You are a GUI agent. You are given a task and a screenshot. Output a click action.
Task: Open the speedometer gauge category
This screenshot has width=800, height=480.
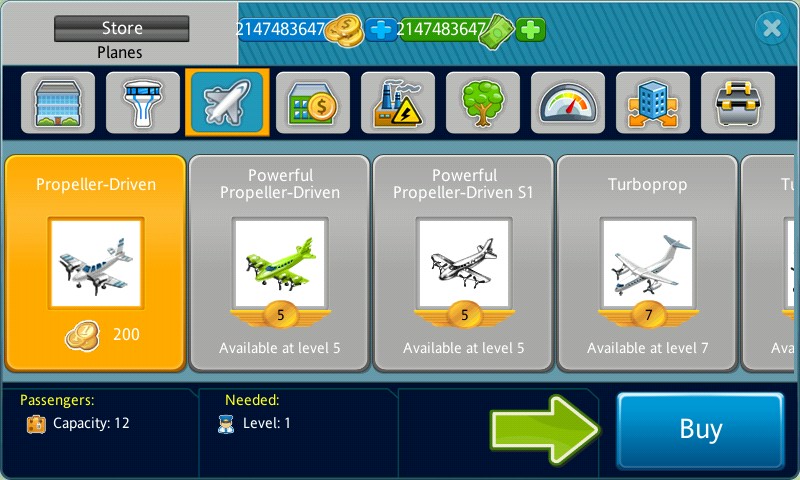[568, 103]
